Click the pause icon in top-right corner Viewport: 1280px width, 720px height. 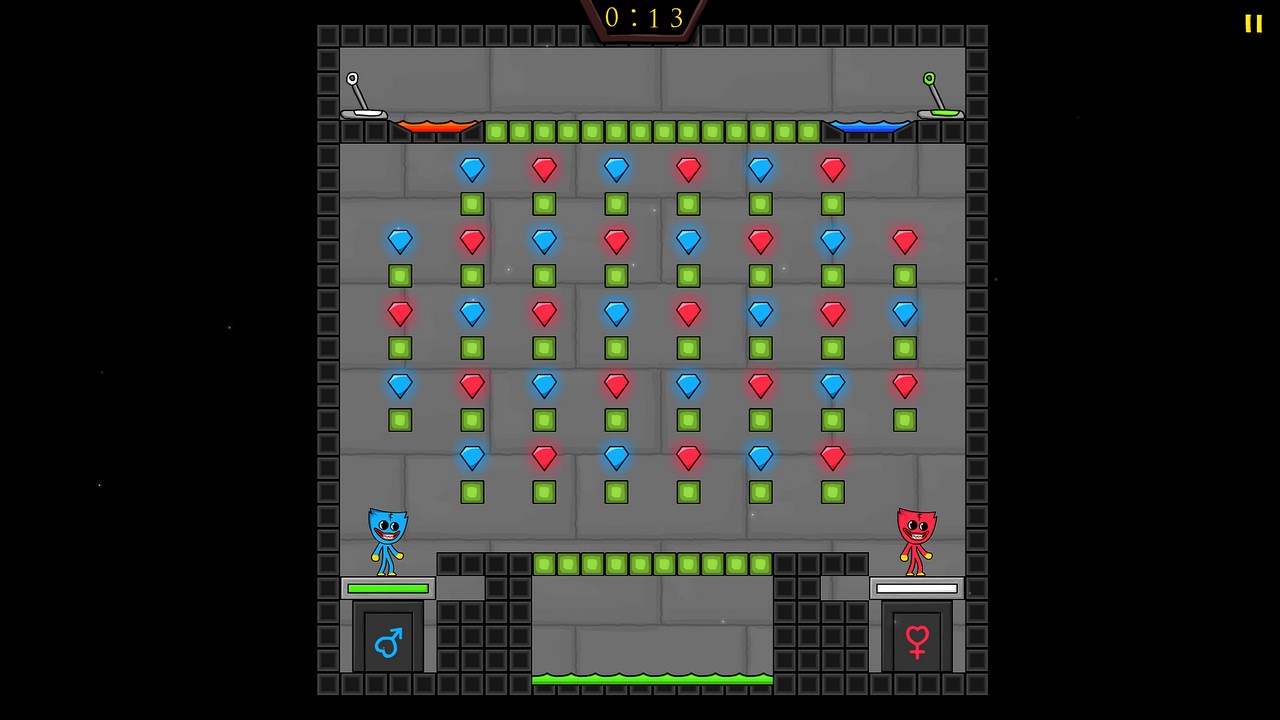point(1253,23)
